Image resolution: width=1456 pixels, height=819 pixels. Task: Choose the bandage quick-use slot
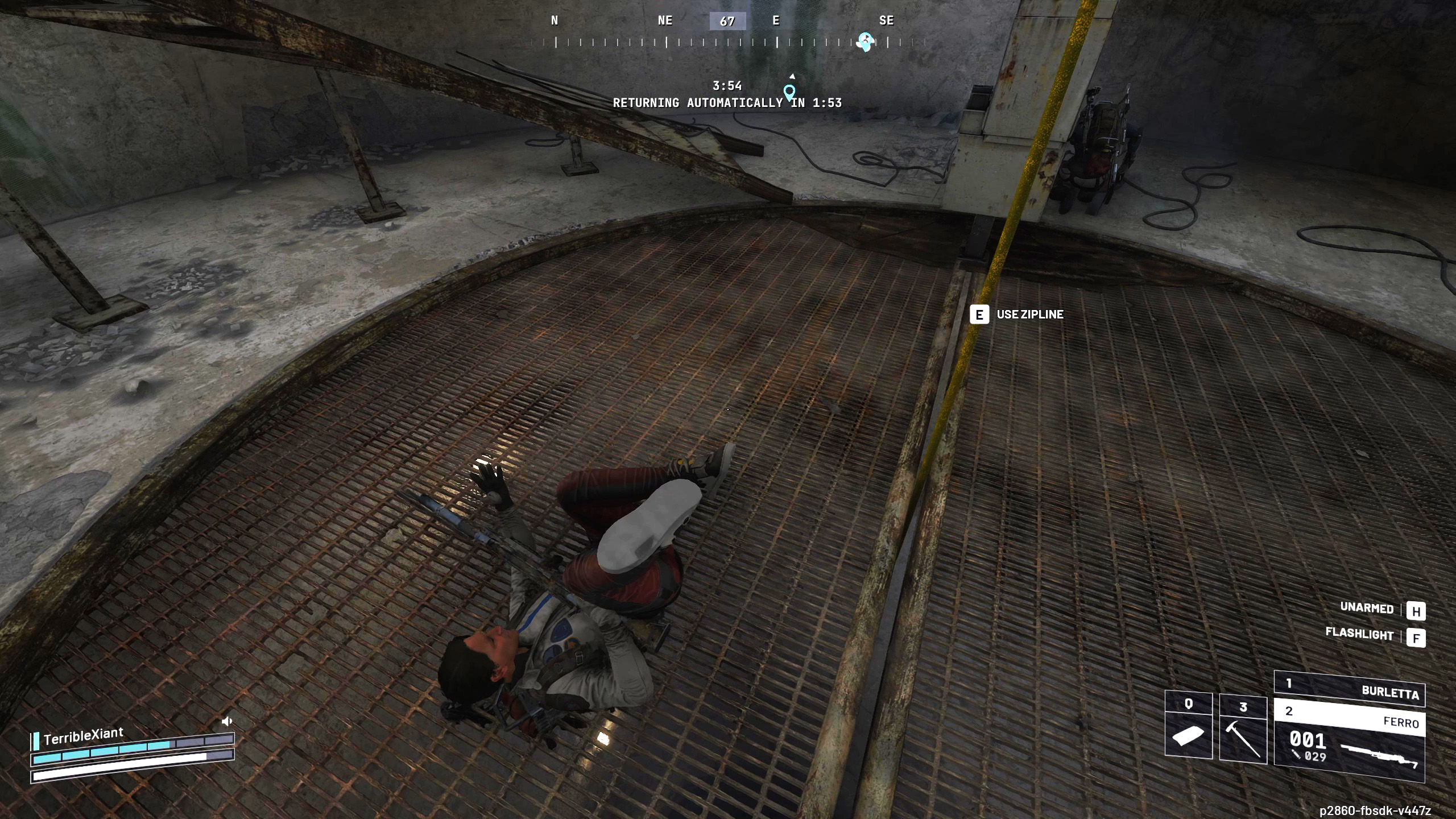tap(1188, 725)
